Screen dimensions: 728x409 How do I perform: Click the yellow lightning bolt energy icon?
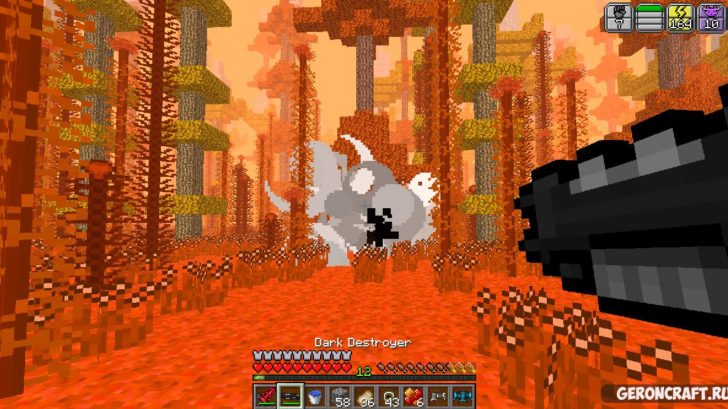(683, 15)
